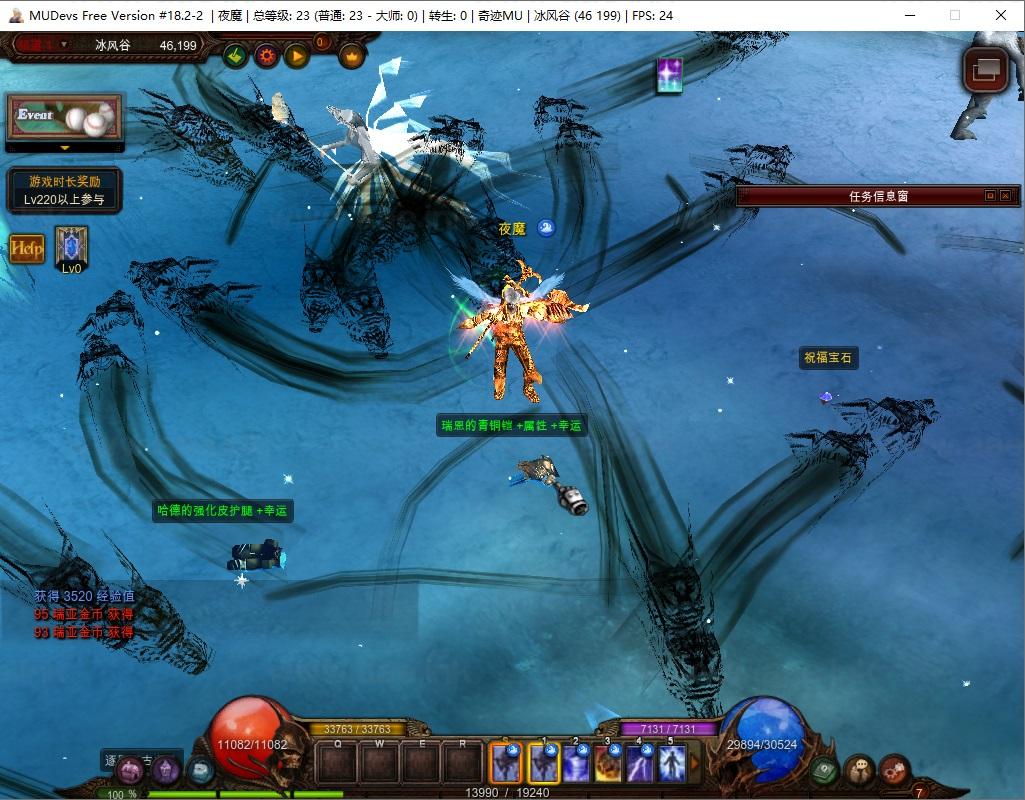Click the active buff icon at top
The height and width of the screenshot is (800, 1025).
pos(669,76)
